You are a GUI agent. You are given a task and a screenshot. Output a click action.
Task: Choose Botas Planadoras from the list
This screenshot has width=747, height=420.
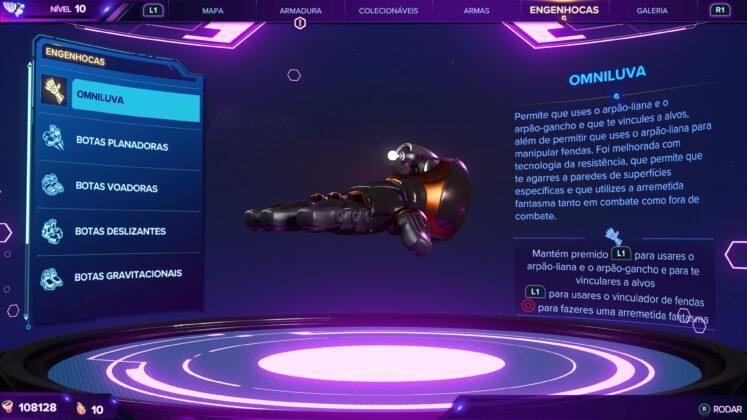point(120,144)
